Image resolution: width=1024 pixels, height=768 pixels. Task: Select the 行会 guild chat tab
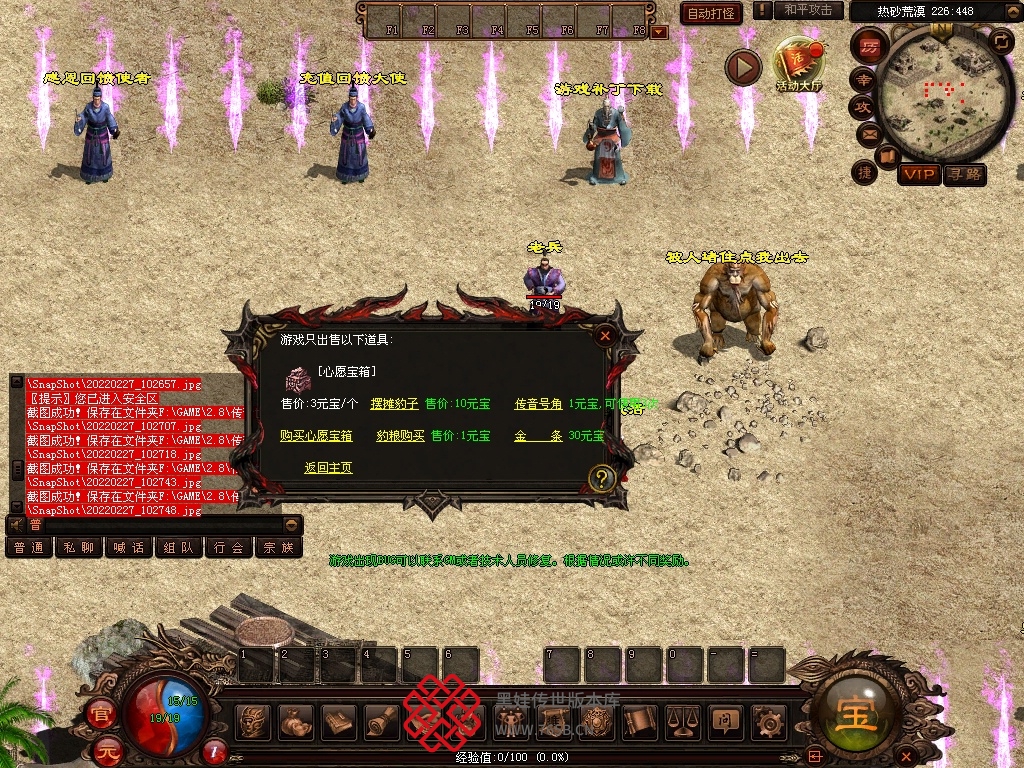pyautogui.click(x=229, y=547)
